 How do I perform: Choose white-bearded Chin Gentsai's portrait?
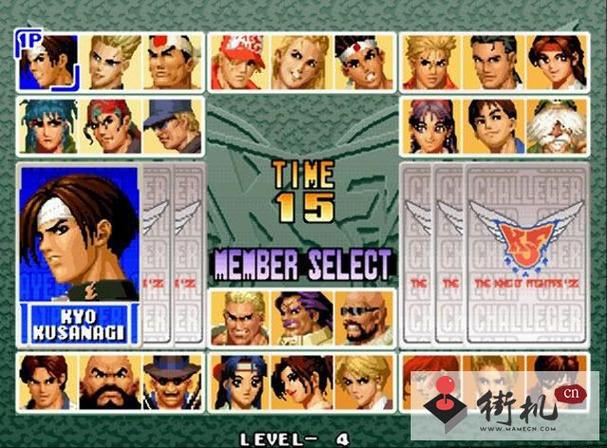(555, 126)
